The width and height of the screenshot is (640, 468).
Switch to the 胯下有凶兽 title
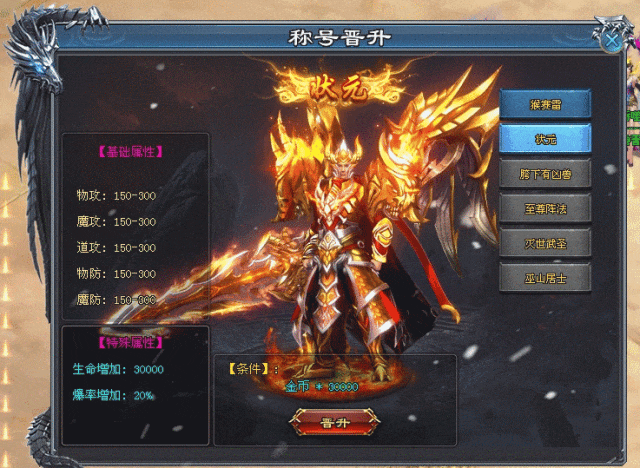tap(545, 173)
